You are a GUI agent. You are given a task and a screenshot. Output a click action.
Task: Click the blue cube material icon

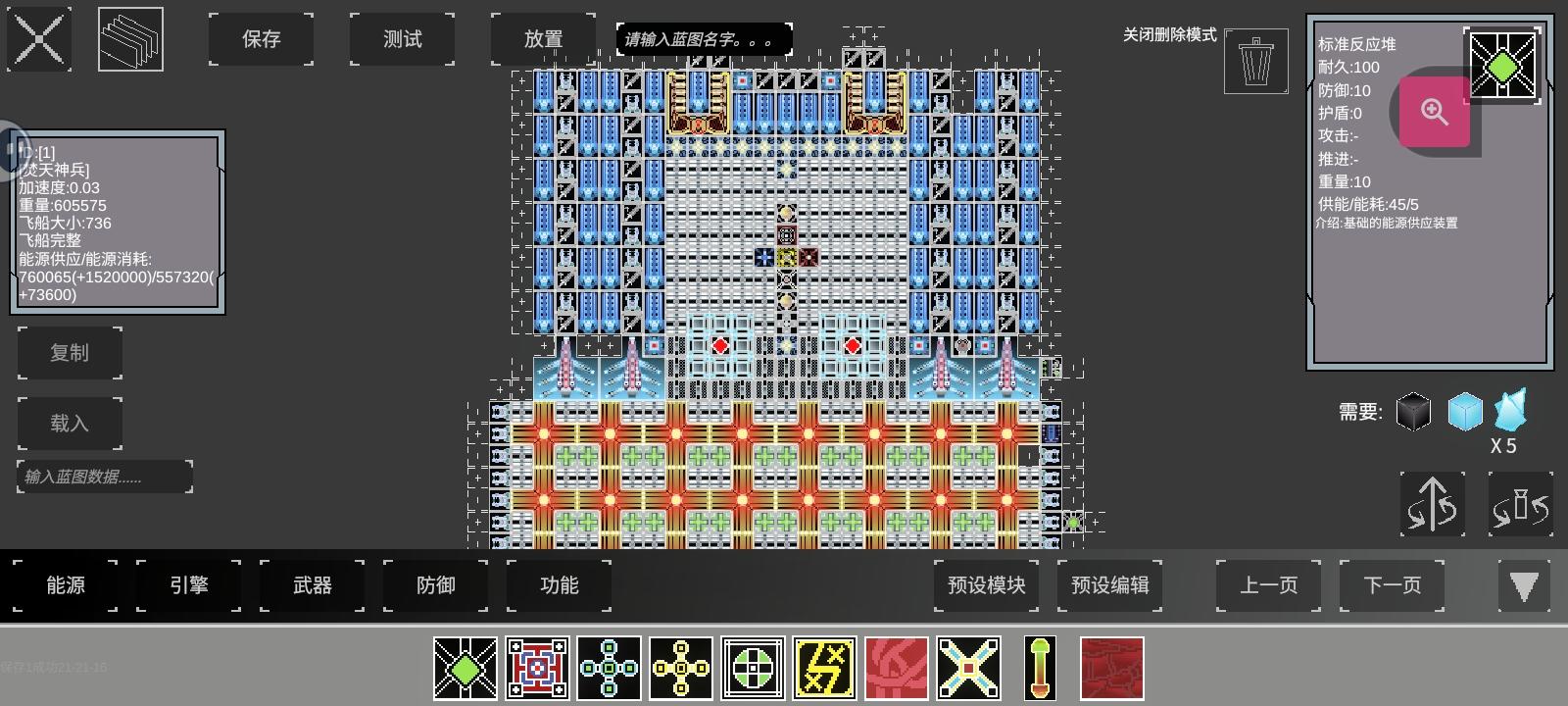(x=1465, y=412)
